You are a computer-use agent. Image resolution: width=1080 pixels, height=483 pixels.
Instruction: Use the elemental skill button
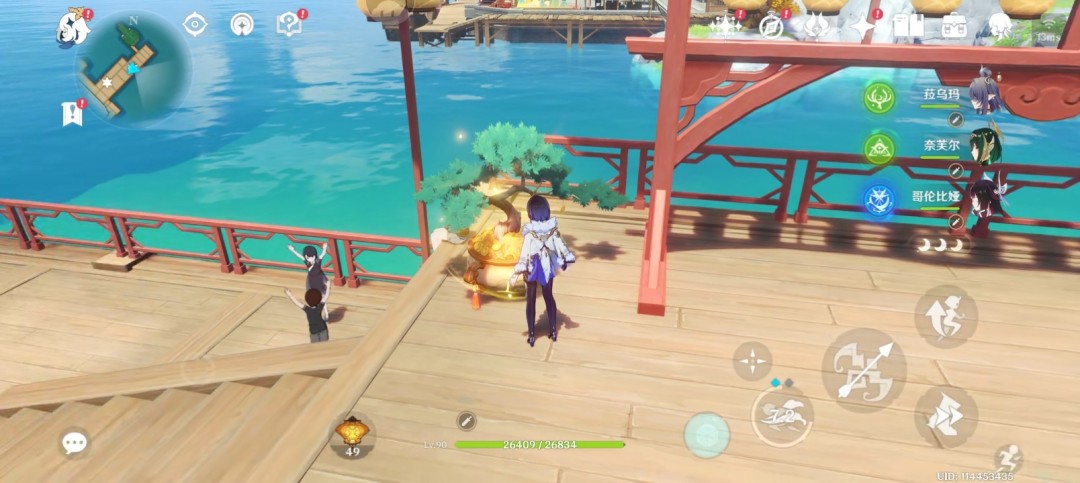pyautogui.click(x=782, y=415)
